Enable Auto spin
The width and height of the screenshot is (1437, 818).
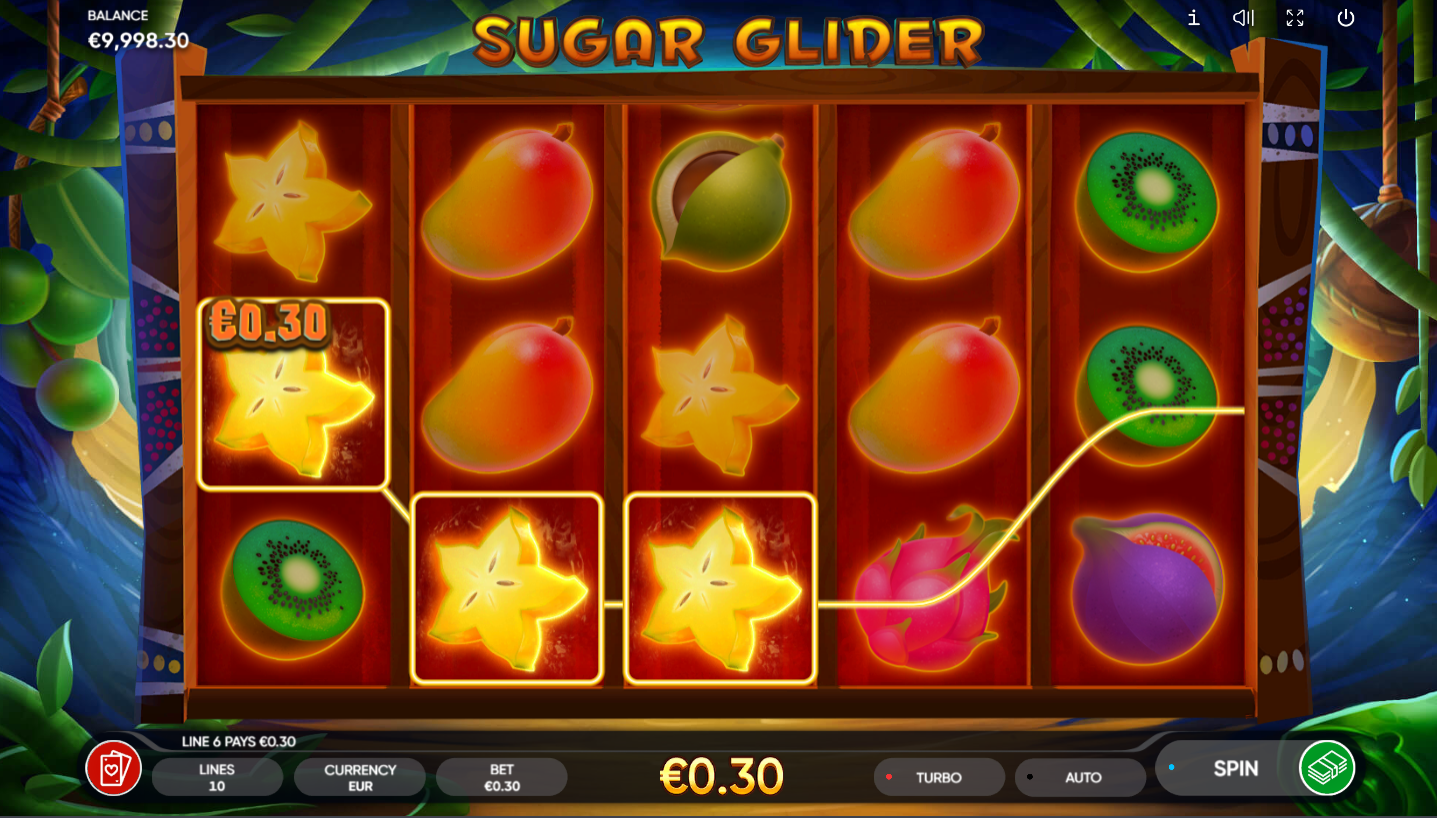tap(1081, 777)
